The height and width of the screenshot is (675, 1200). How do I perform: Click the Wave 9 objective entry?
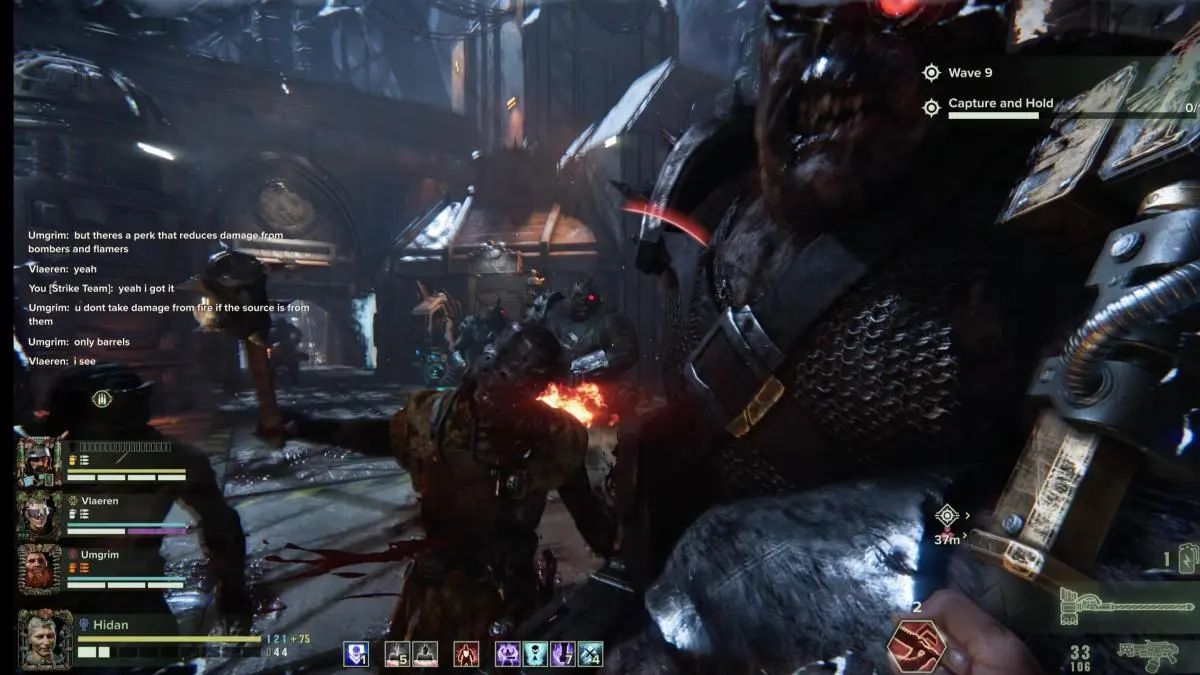(969, 73)
